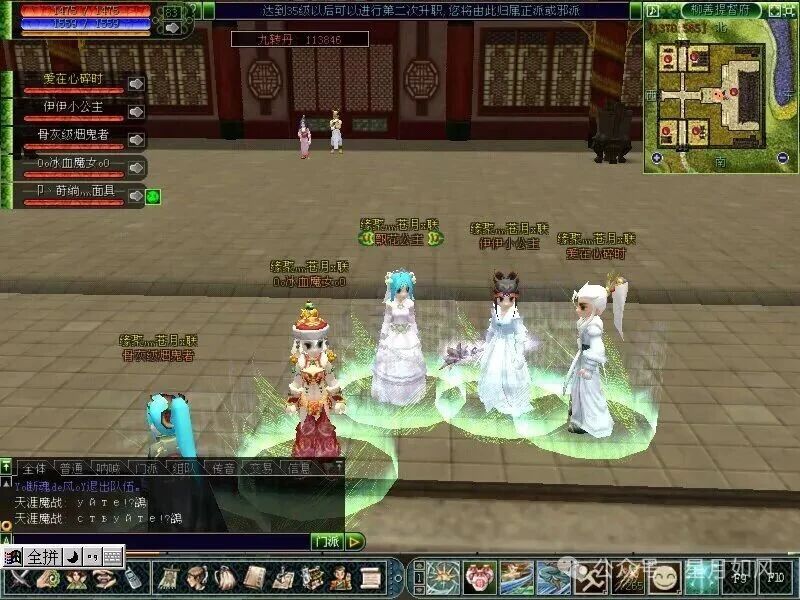
Task: Send the chat message with the arrow button
Action: coord(356,541)
